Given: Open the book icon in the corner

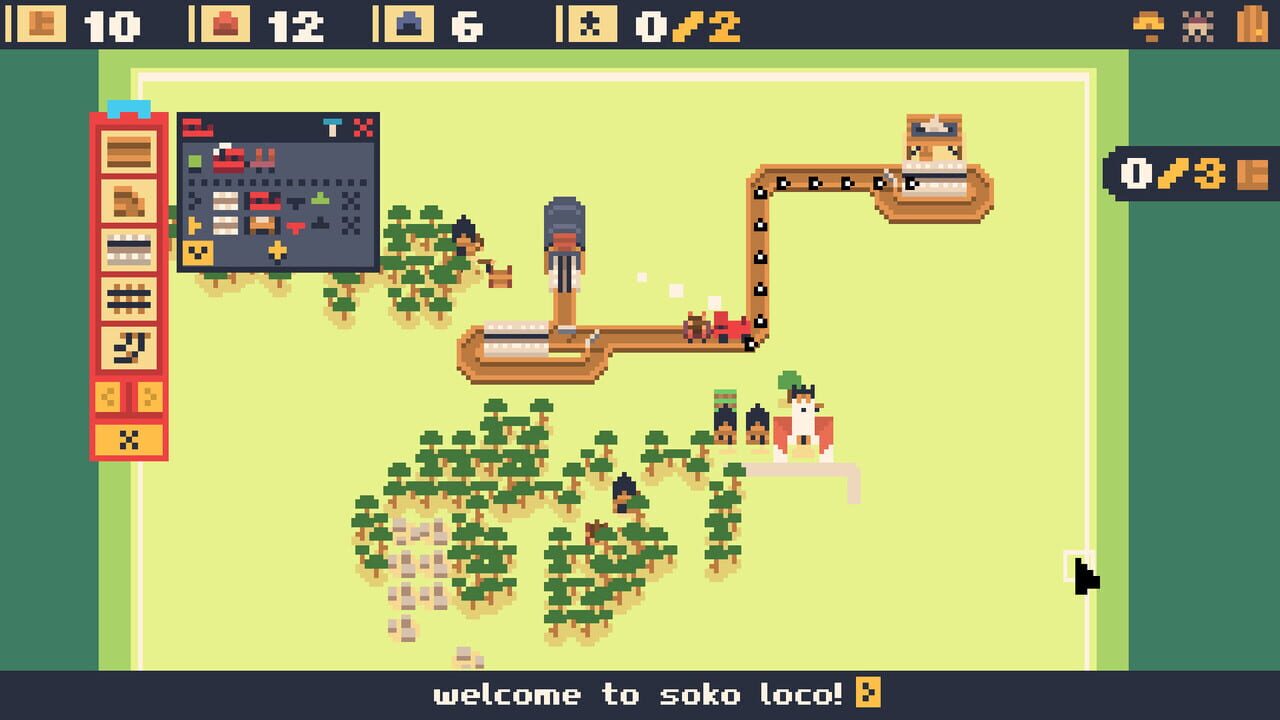Looking at the screenshot, I should 1249,23.
